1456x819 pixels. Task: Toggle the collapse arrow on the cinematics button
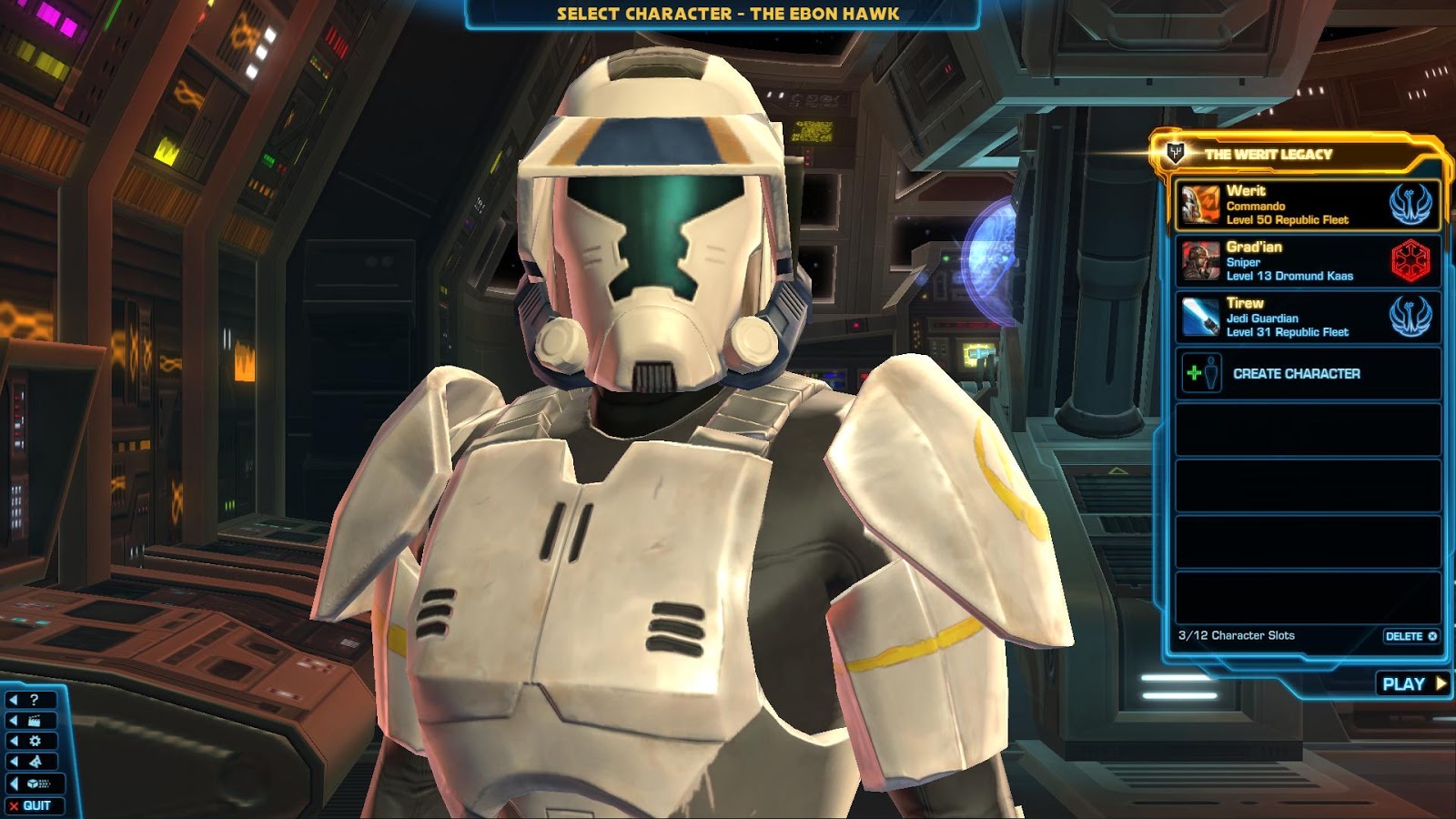pyautogui.click(x=13, y=720)
